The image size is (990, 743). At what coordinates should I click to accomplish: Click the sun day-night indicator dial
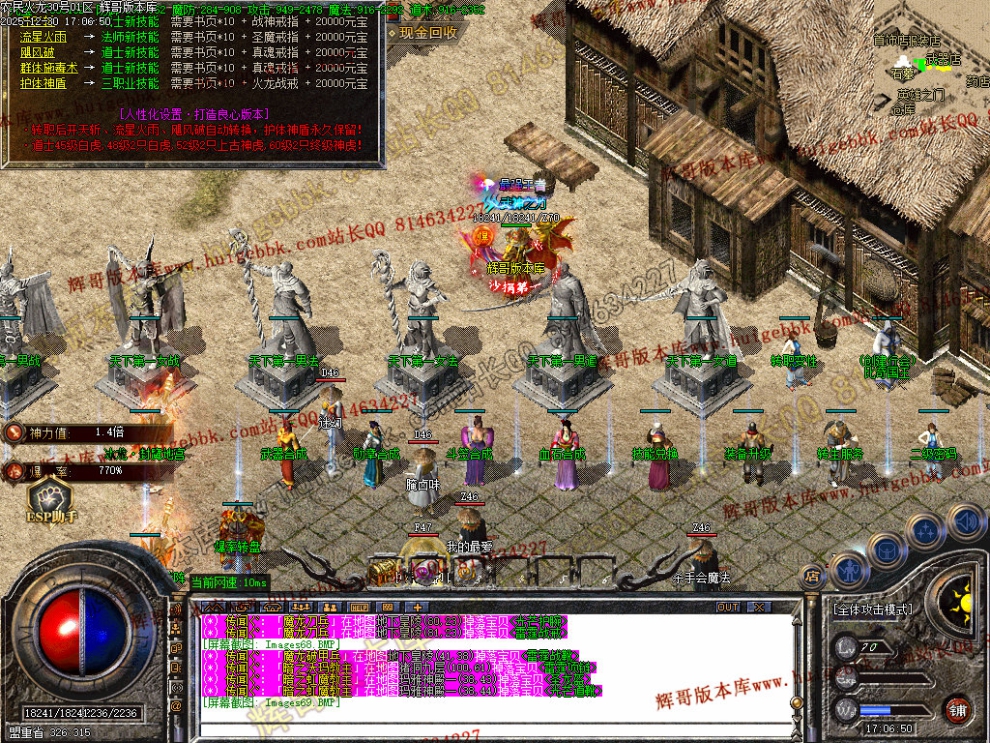point(961,602)
